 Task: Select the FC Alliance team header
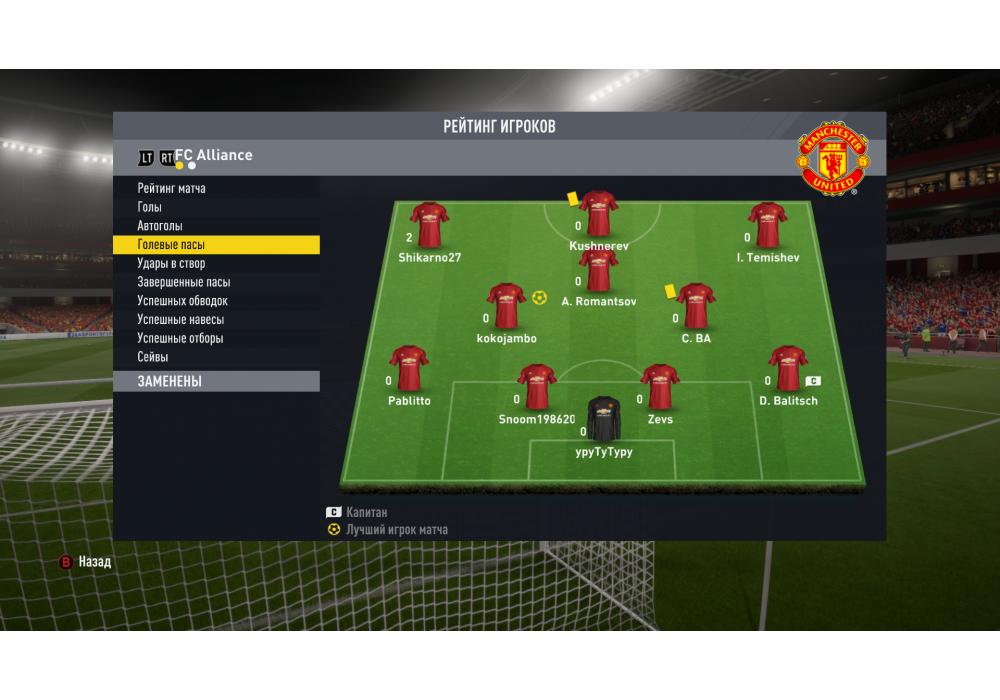tap(213, 155)
